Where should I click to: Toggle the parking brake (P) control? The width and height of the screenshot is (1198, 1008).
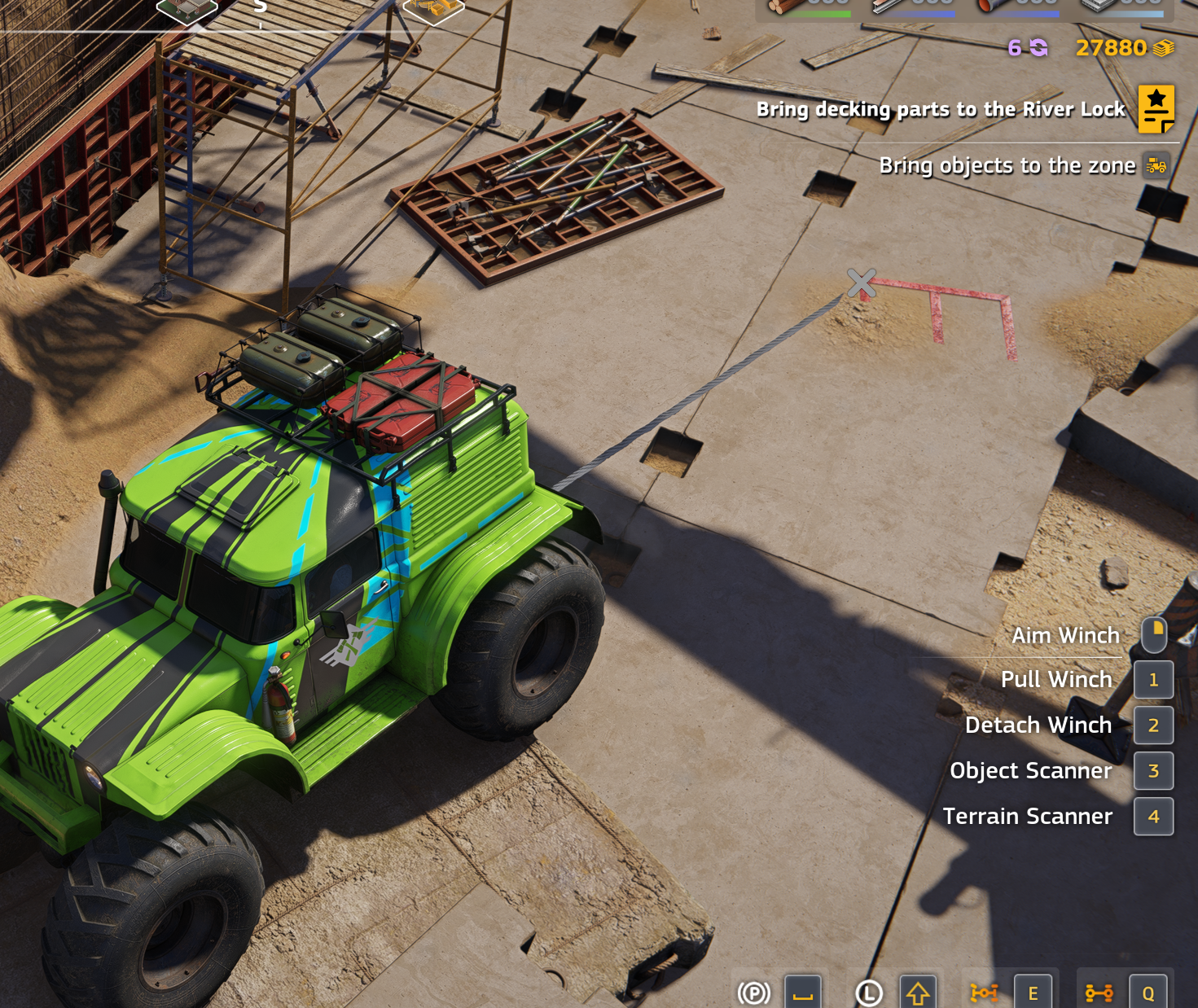753,993
